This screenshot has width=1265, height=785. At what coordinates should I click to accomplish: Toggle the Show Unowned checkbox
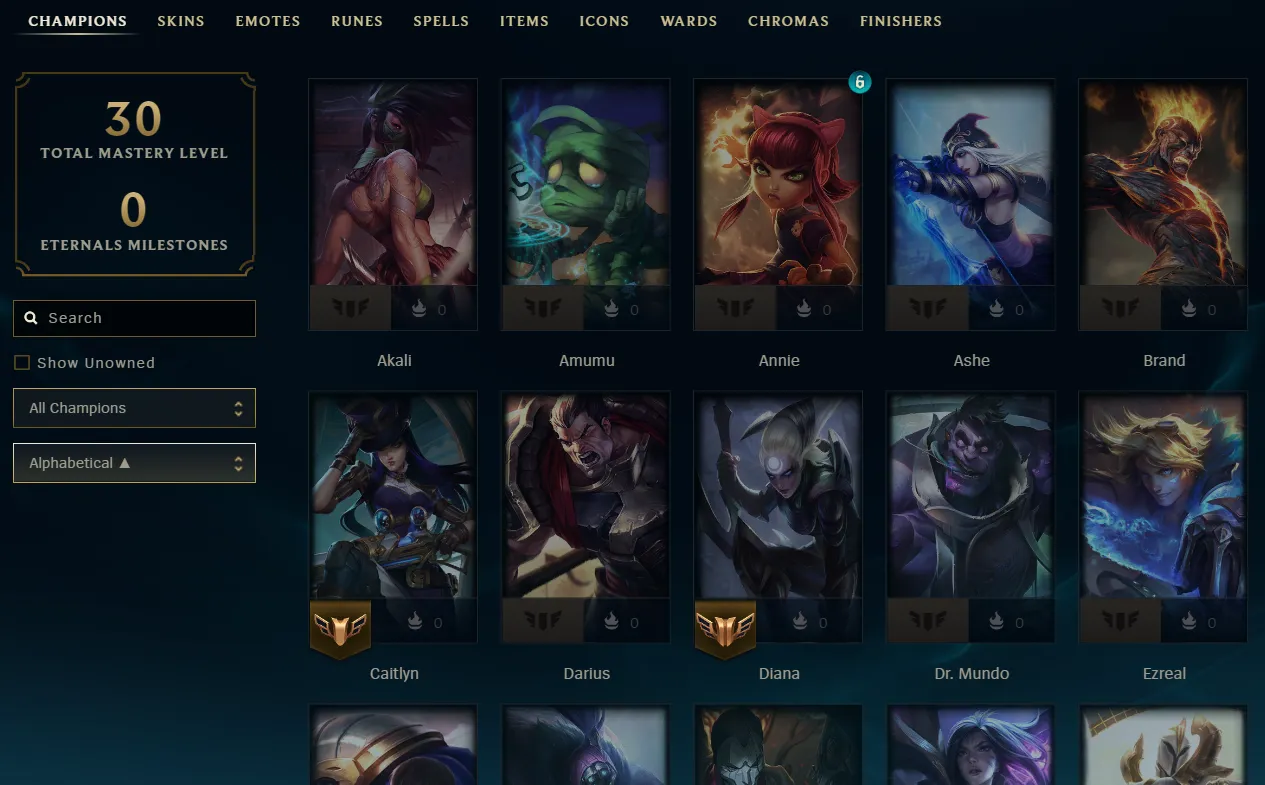(x=22, y=363)
